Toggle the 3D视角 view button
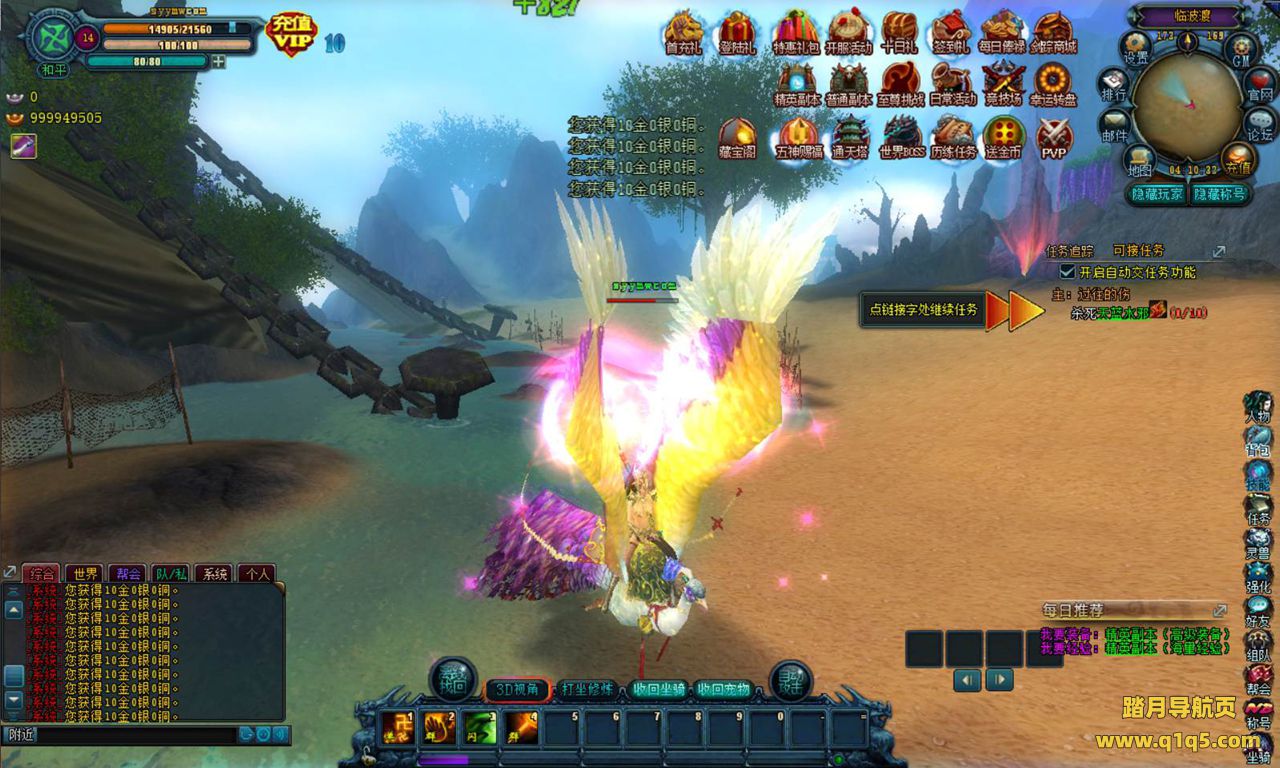The height and width of the screenshot is (768, 1280). 517,689
